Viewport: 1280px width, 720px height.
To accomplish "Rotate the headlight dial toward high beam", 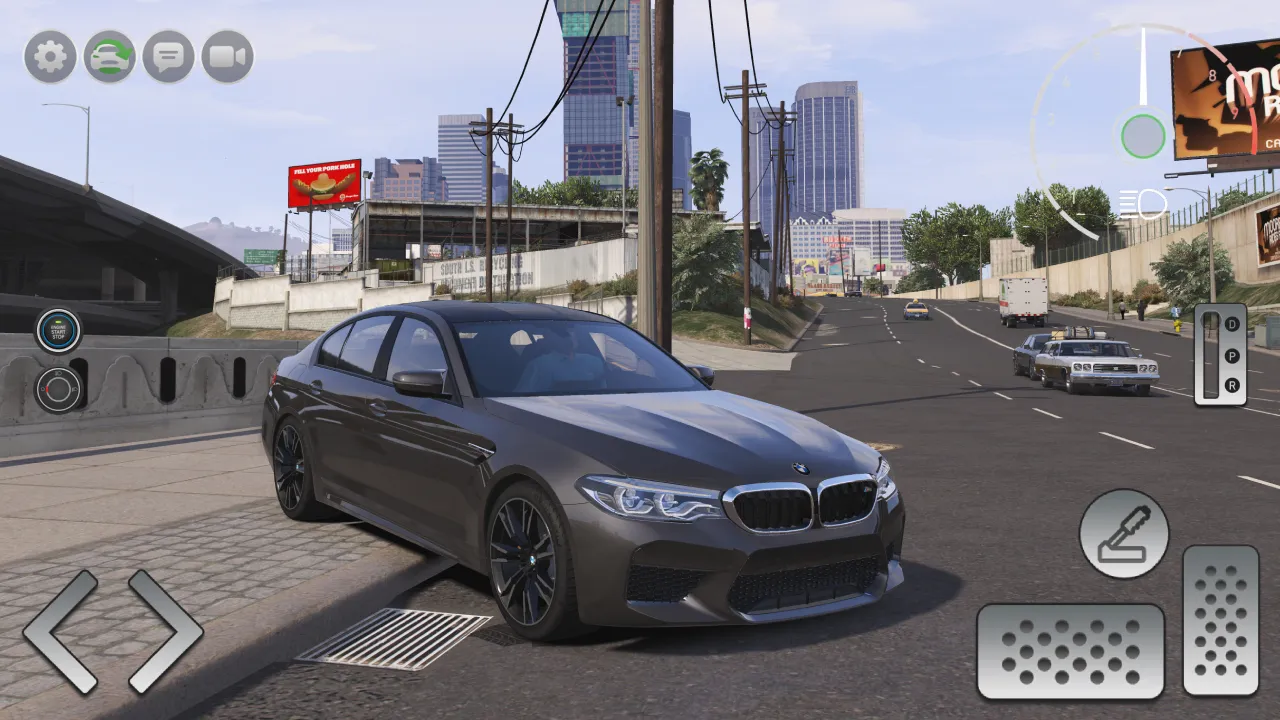I will click(58, 373).
